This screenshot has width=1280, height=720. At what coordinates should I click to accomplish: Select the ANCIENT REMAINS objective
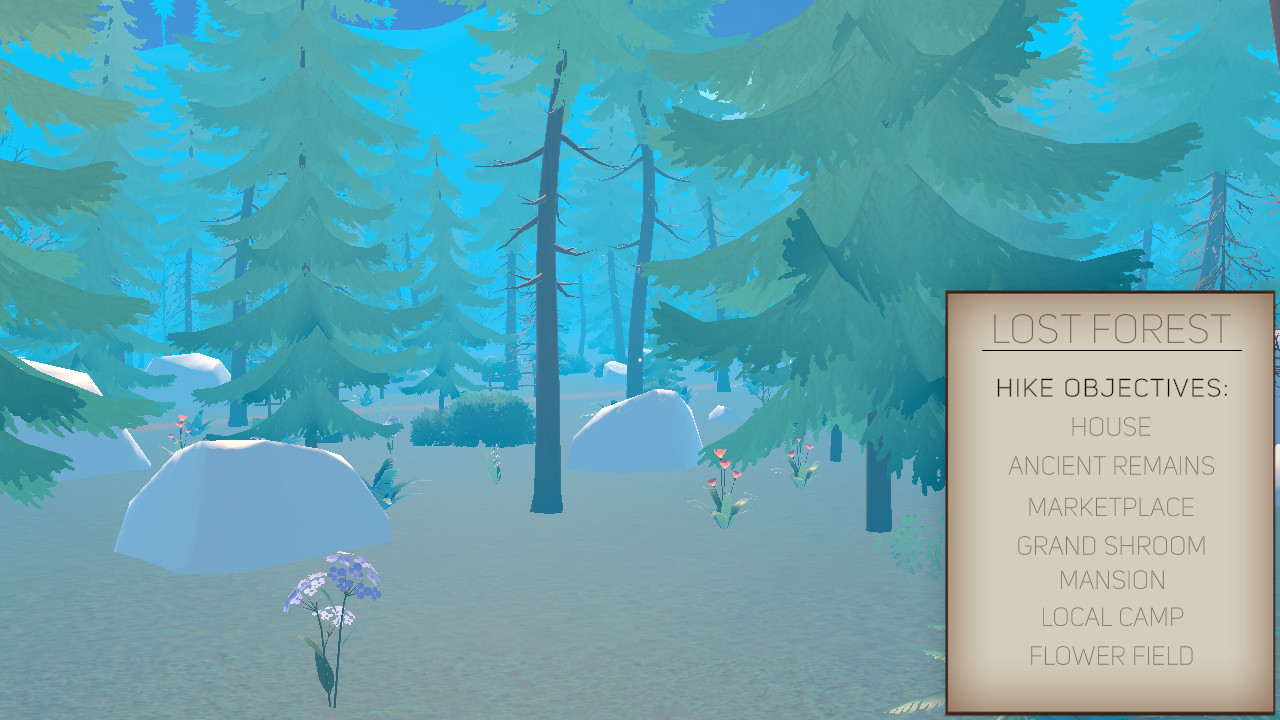pyautogui.click(x=1111, y=466)
